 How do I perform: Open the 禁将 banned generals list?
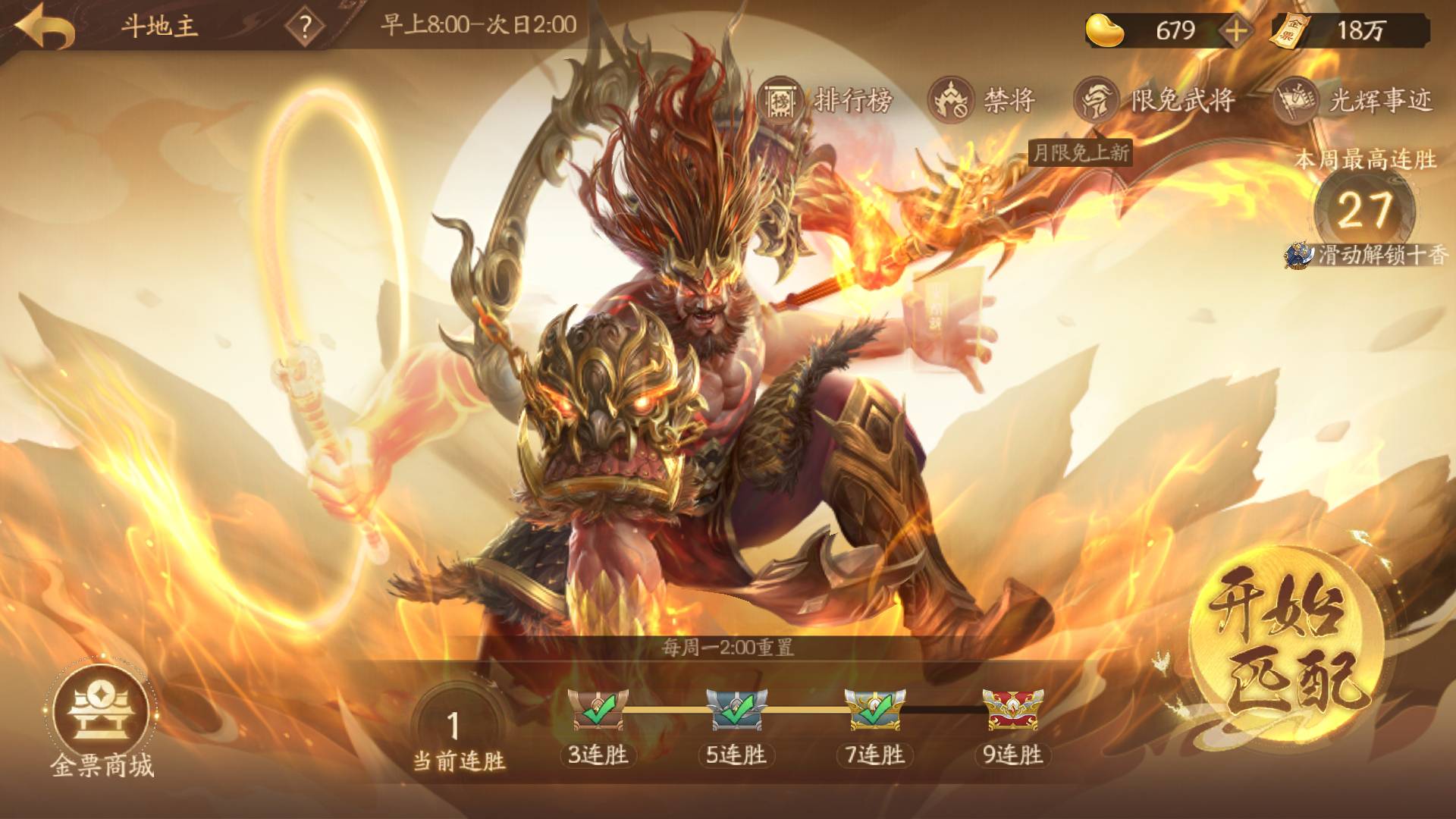(x=984, y=101)
